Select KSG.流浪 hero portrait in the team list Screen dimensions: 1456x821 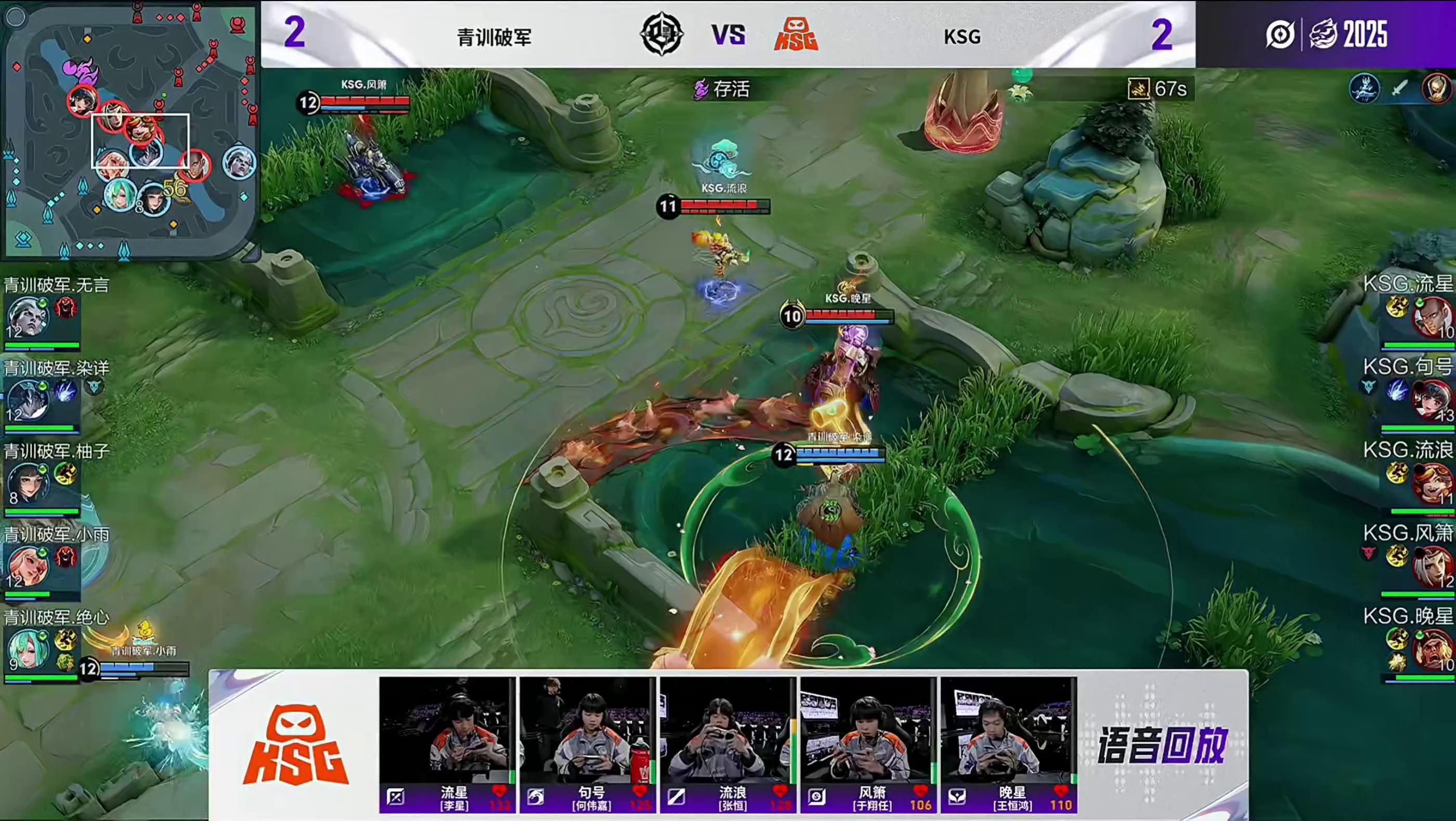click(x=1433, y=483)
